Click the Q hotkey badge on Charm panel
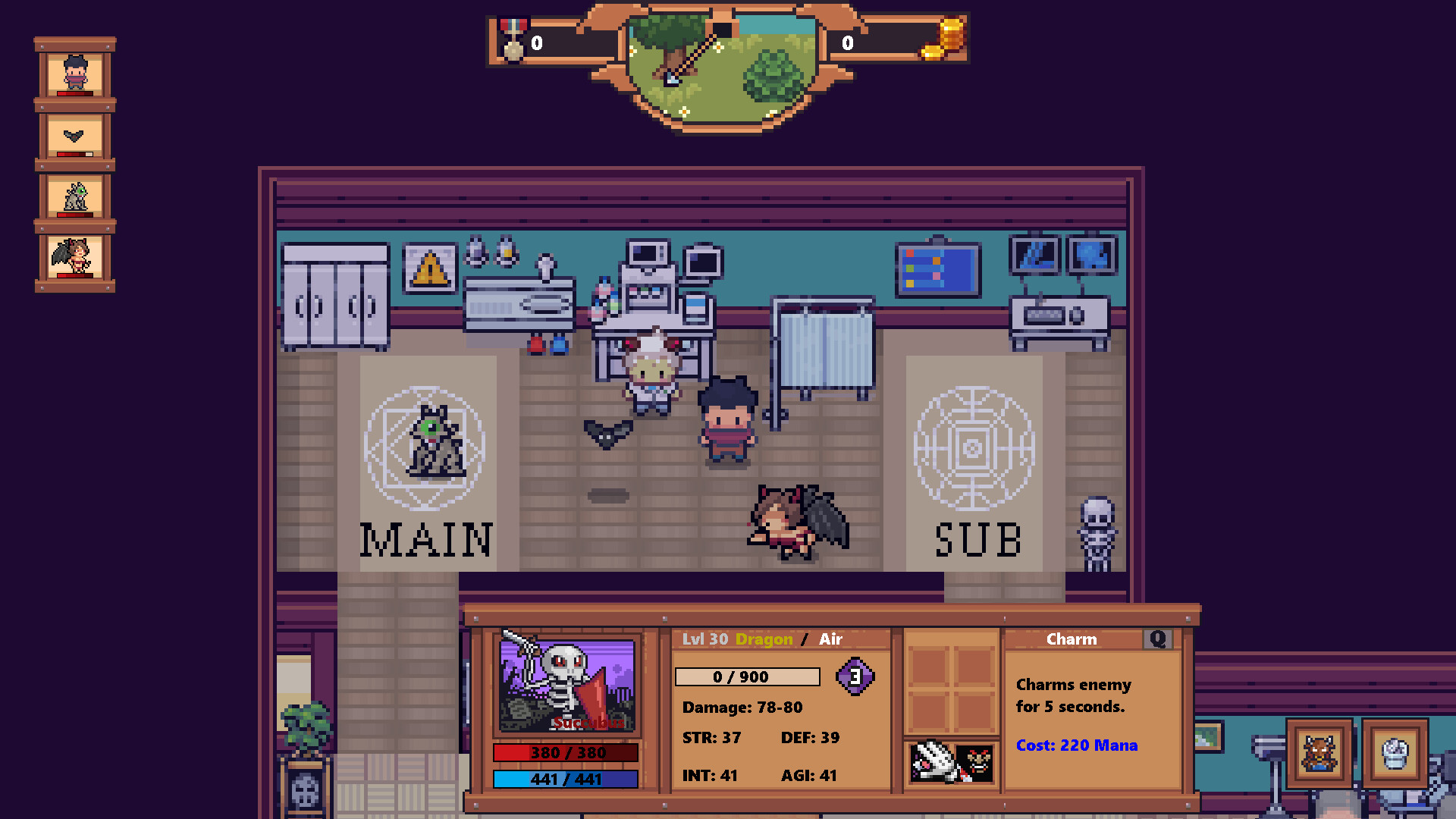Image resolution: width=1456 pixels, height=819 pixels. 1157,639
